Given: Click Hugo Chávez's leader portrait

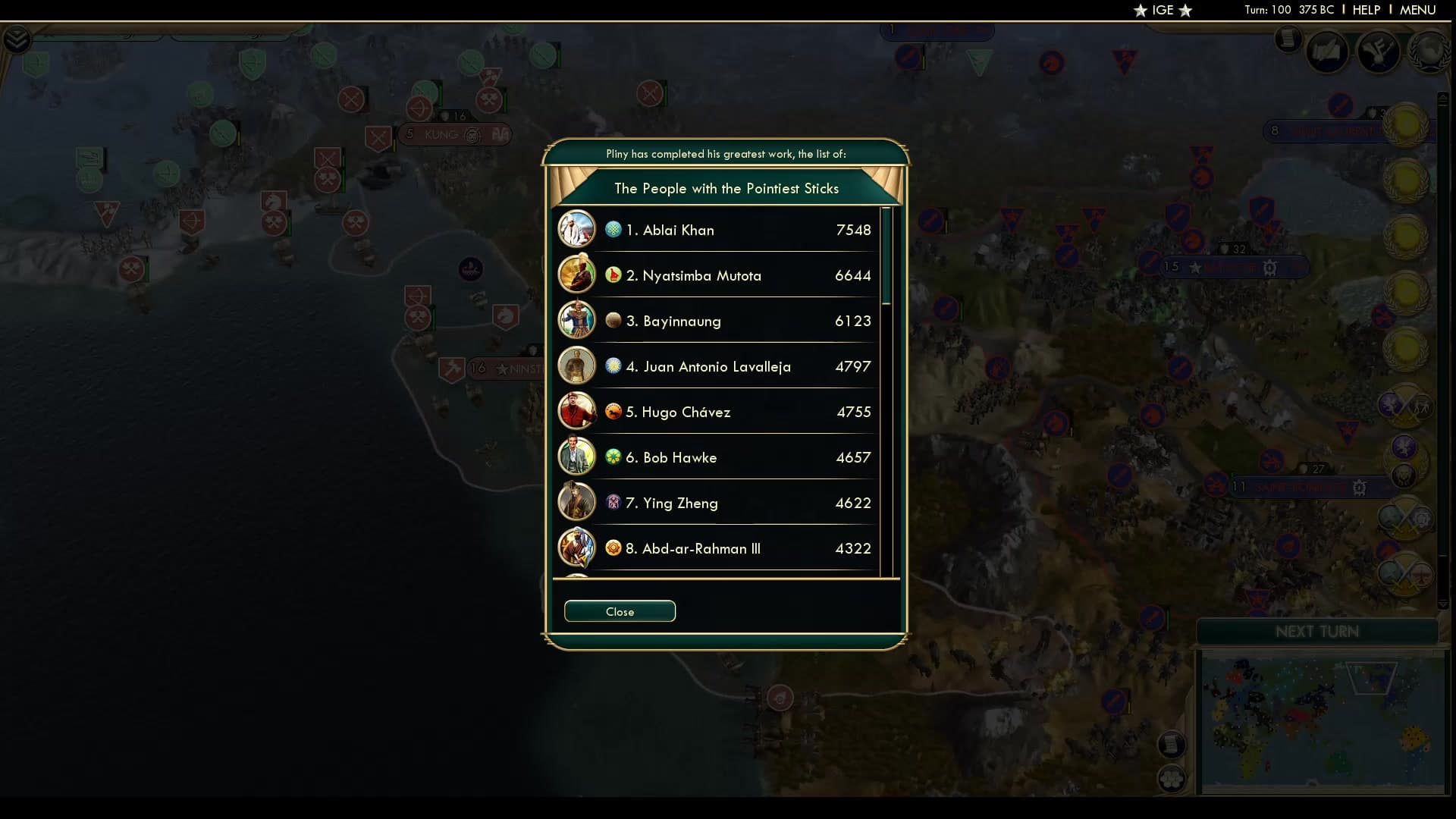Looking at the screenshot, I should [x=577, y=411].
